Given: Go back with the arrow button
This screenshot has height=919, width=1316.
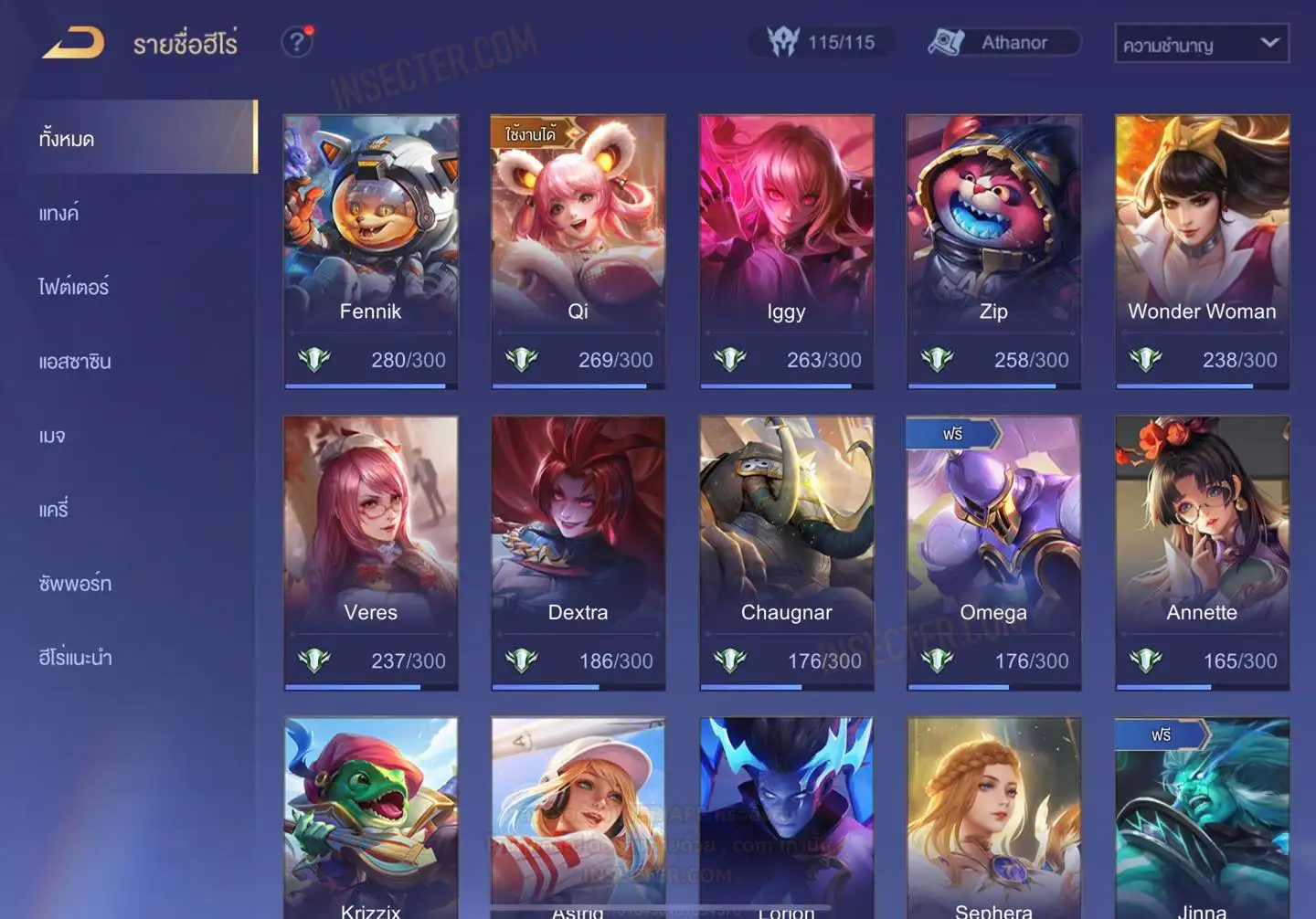Looking at the screenshot, I should tap(73, 42).
